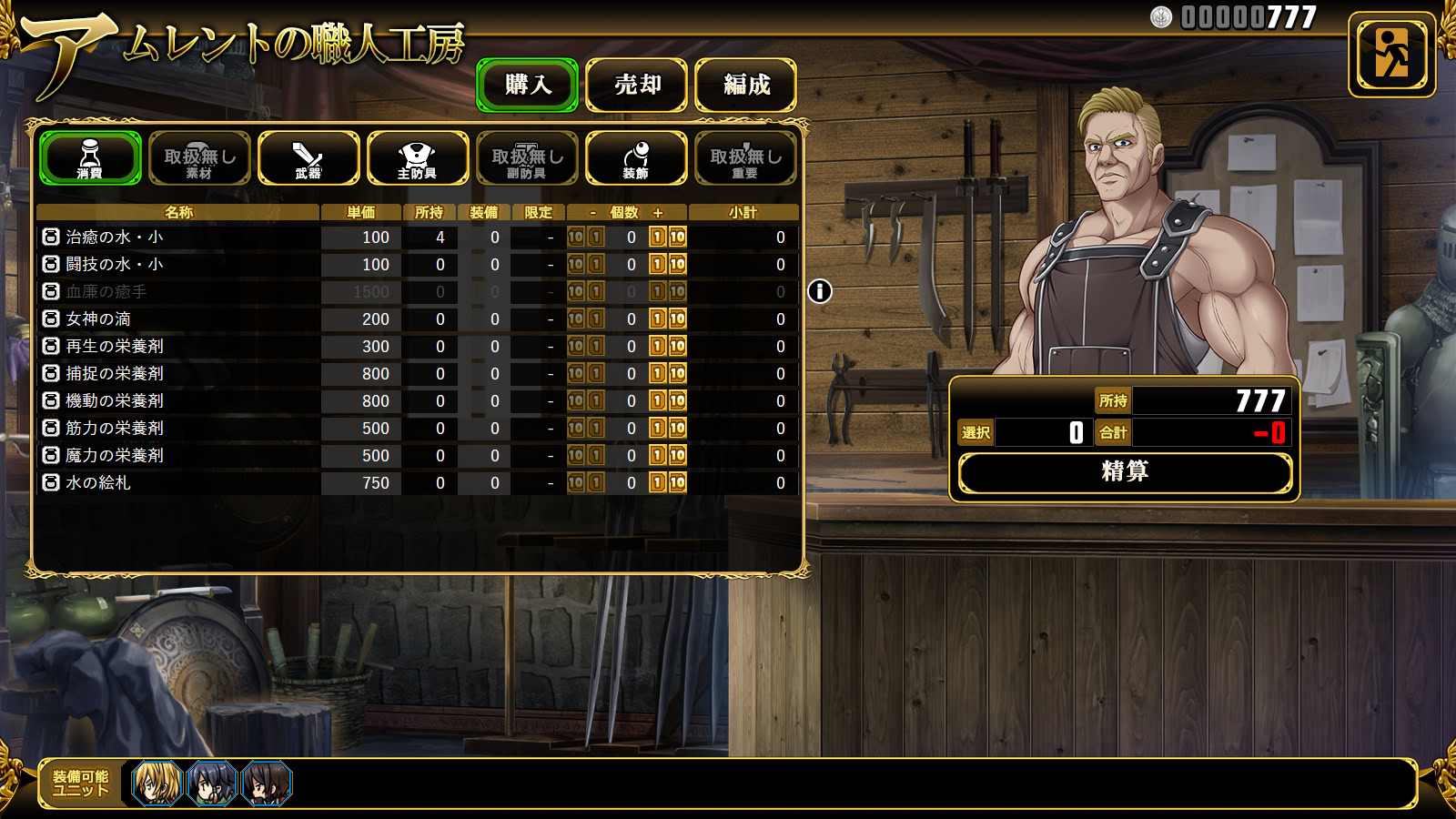The image size is (1456, 819).
Task: Select the 編成 (formation) tab
Action: (745, 86)
